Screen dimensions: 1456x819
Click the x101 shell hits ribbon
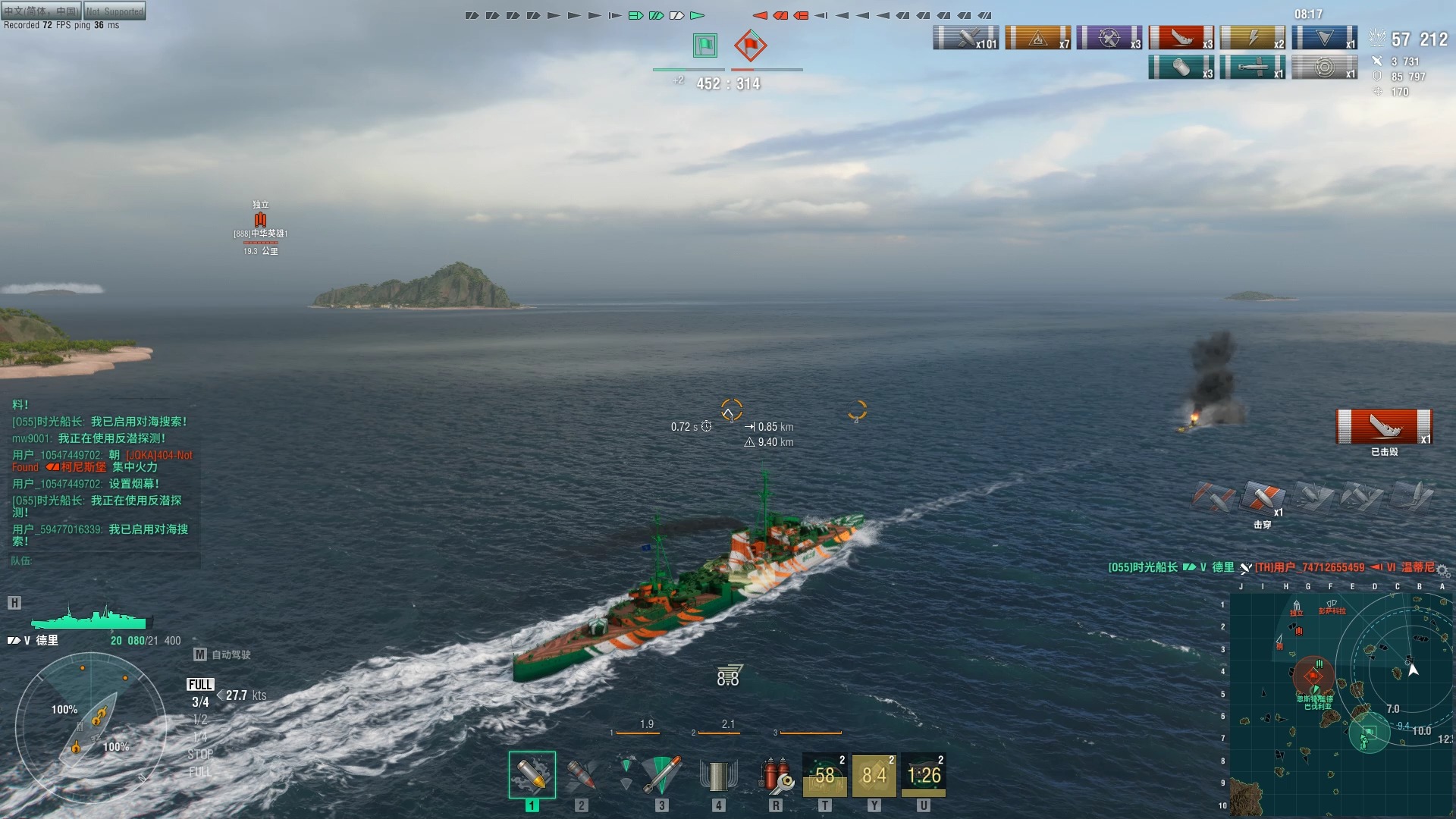(965, 38)
